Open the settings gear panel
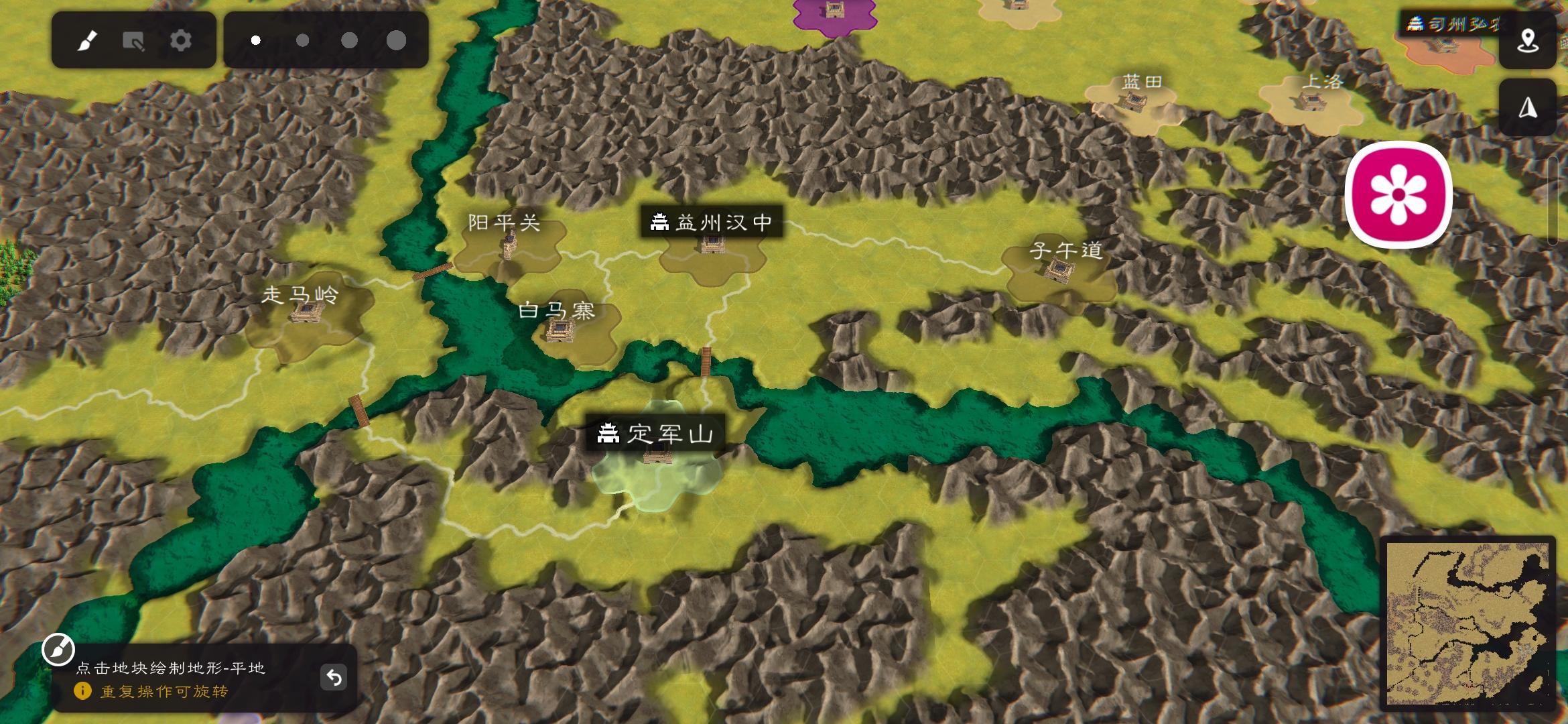1568x724 pixels. pyautogui.click(x=180, y=40)
